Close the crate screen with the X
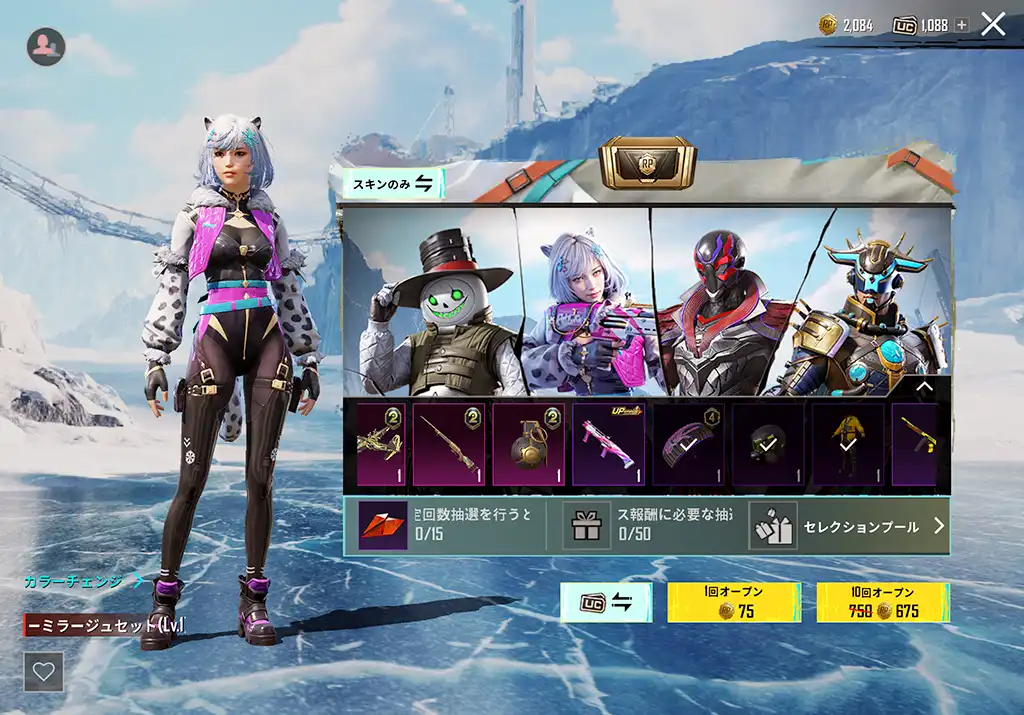Screen dimensions: 1024x715 pos(993,24)
